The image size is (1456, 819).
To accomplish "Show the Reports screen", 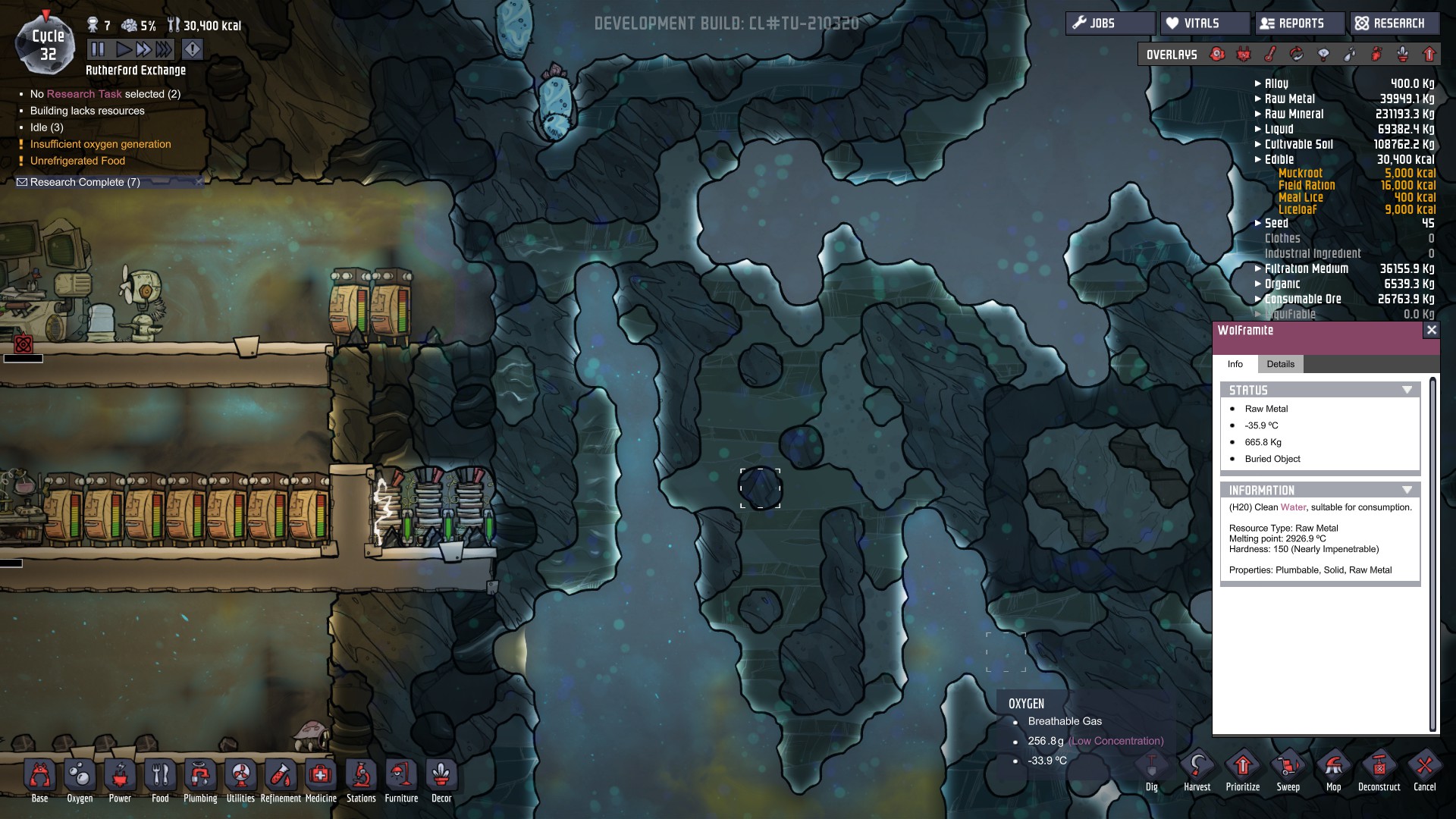I will pyautogui.click(x=1300, y=24).
